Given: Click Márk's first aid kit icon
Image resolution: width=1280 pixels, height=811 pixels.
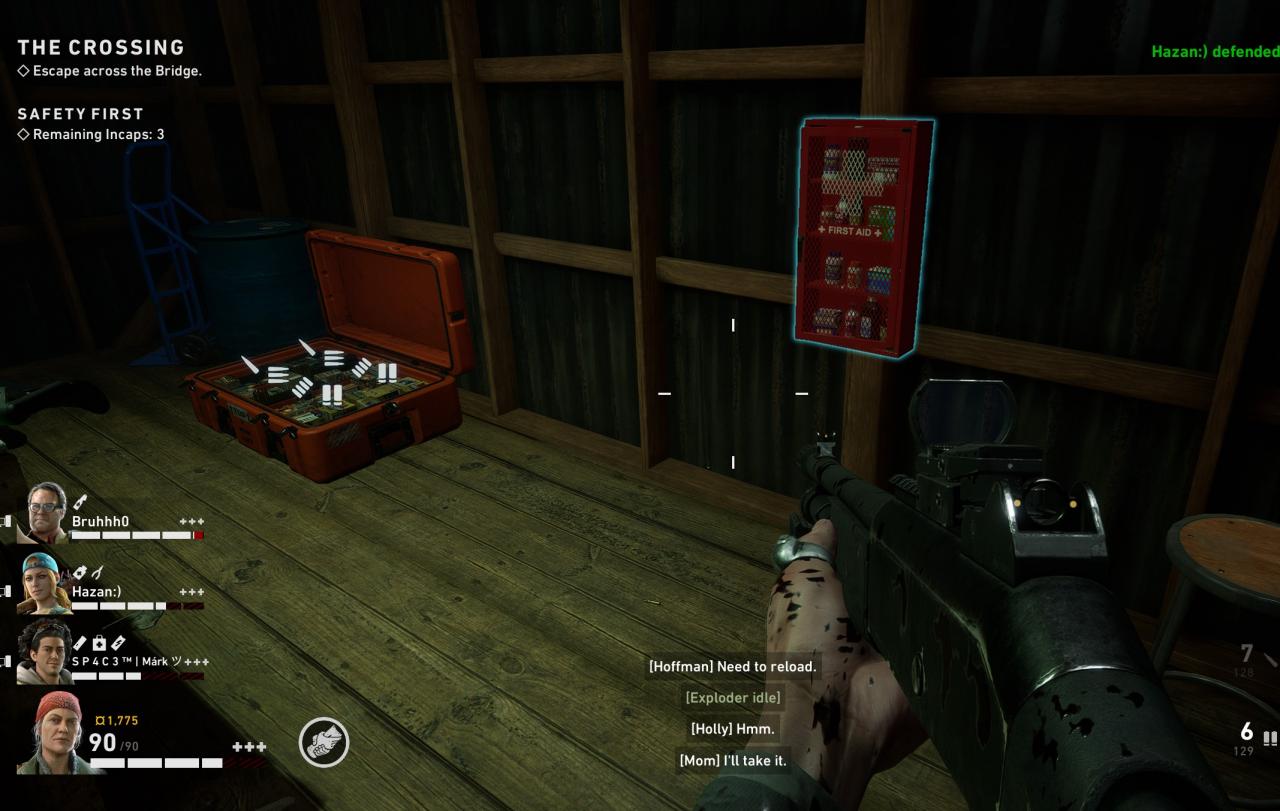Looking at the screenshot, I should point(99,643).
